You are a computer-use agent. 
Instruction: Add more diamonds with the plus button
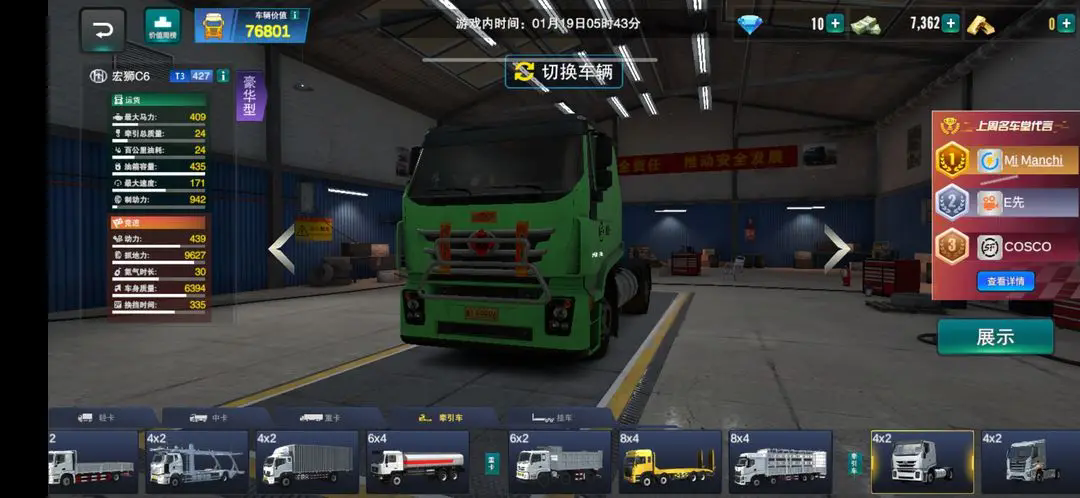835,24
